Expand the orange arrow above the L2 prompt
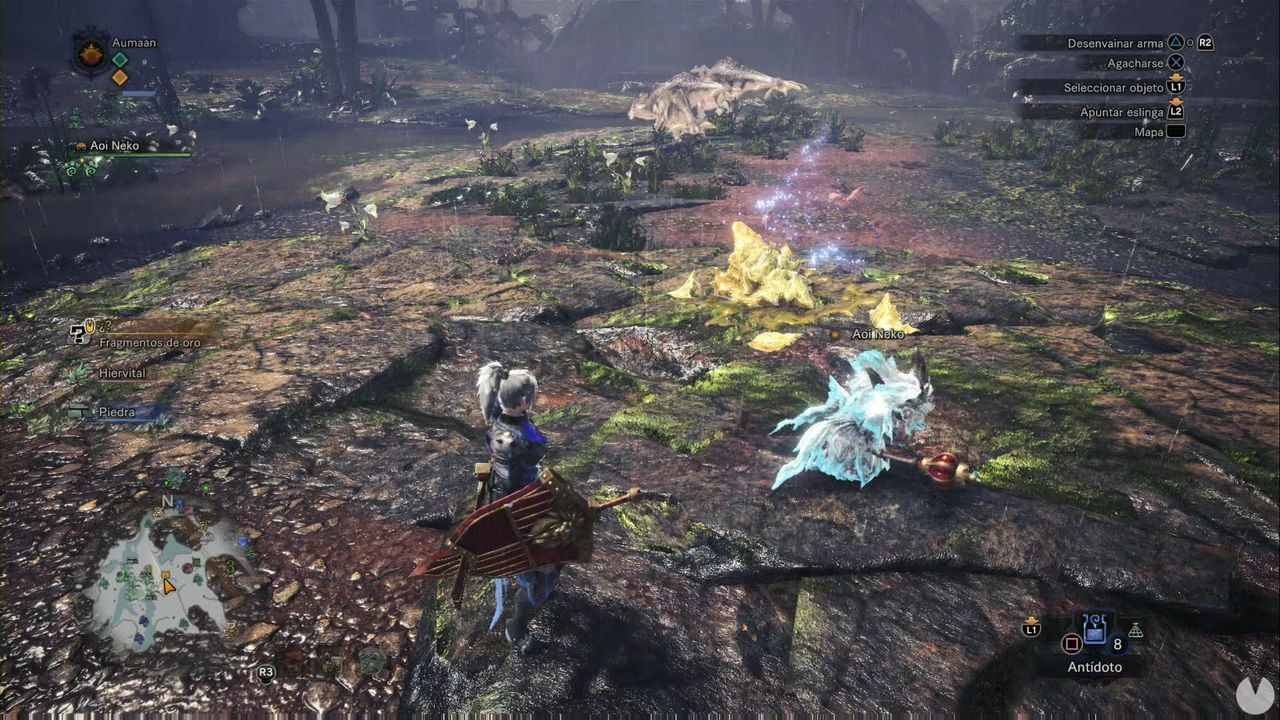This screenshot has width=1280, height=720. (1177, 100)
